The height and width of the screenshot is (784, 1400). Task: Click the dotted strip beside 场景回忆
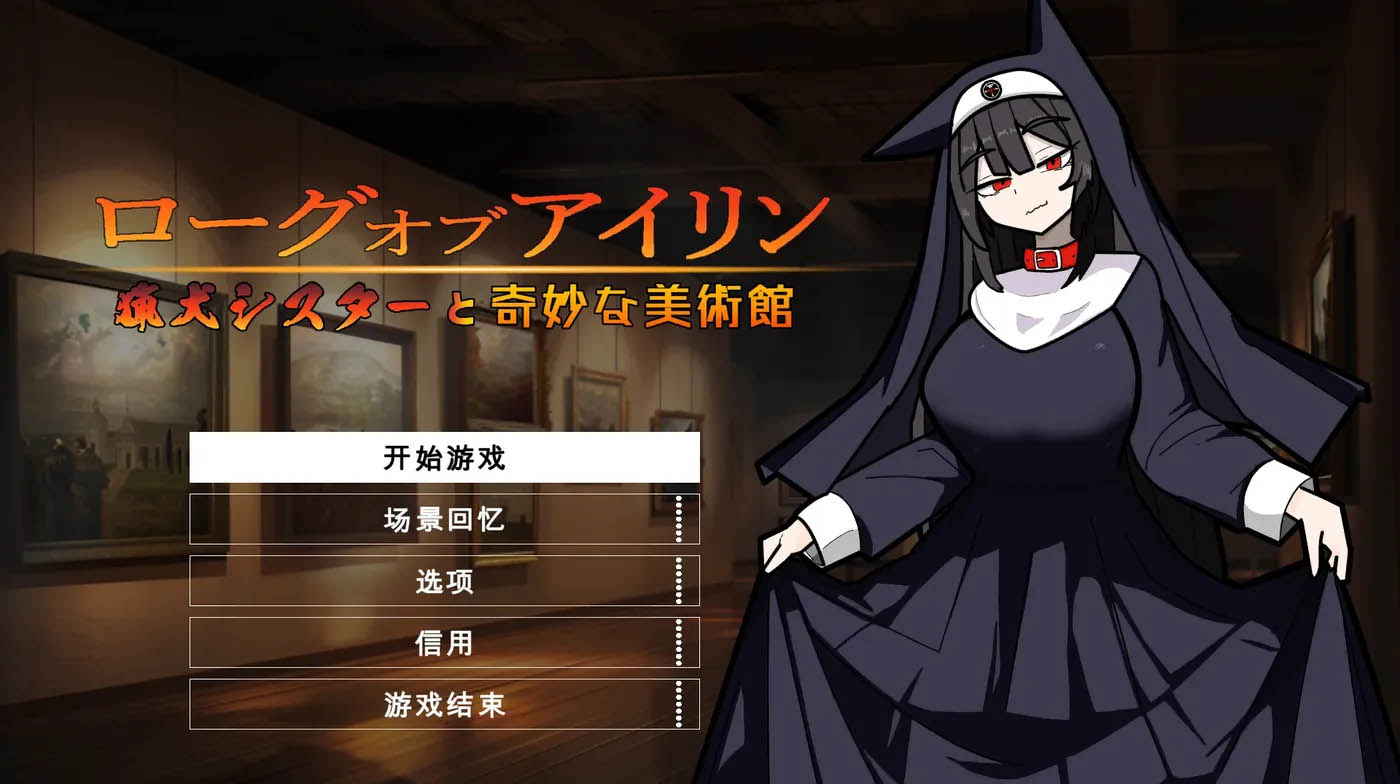(x=679, y=521)
